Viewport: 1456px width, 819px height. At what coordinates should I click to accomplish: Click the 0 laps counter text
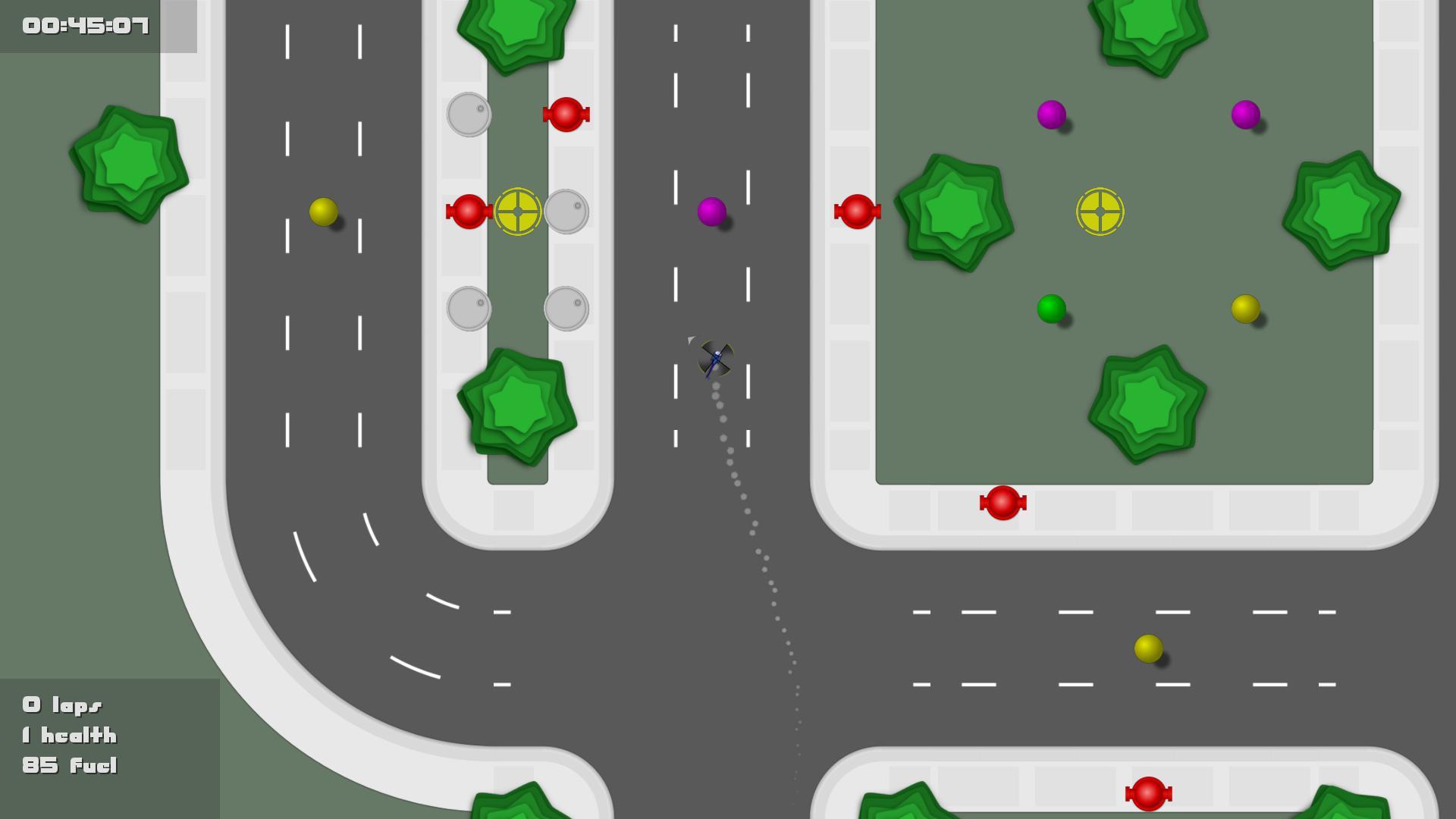(62, 705)
